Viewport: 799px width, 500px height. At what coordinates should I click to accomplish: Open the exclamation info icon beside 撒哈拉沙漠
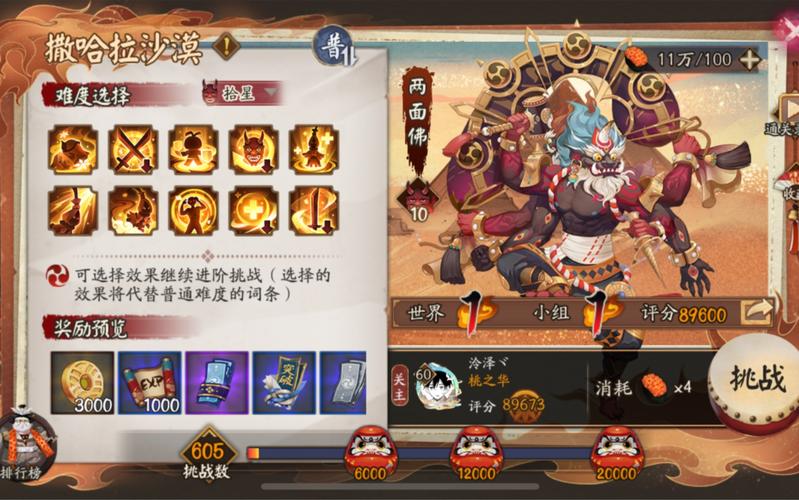coord(228,46)
